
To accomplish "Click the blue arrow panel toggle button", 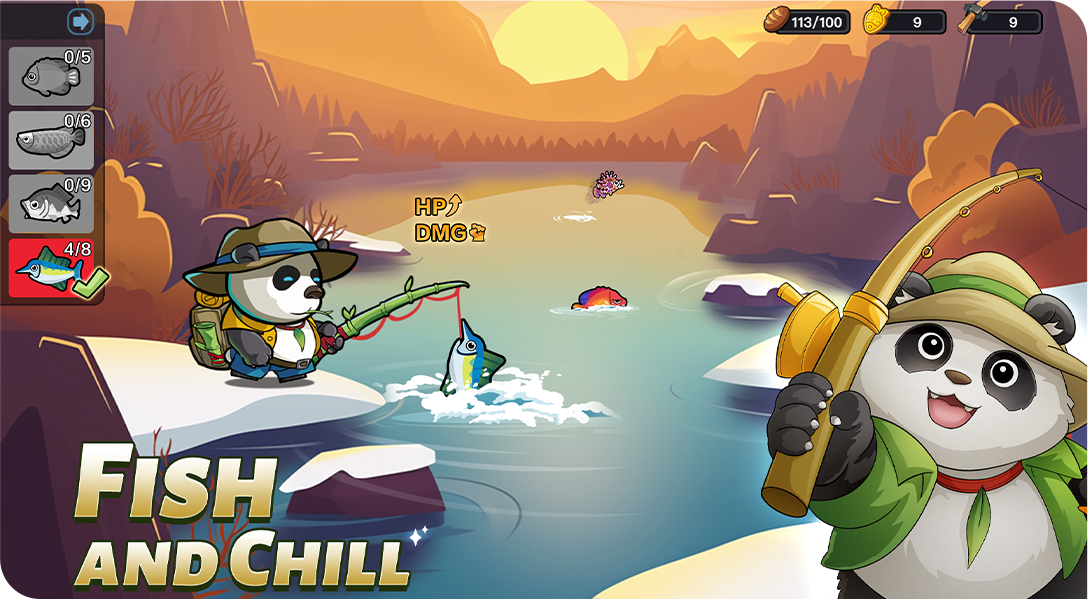I will 80,21.
